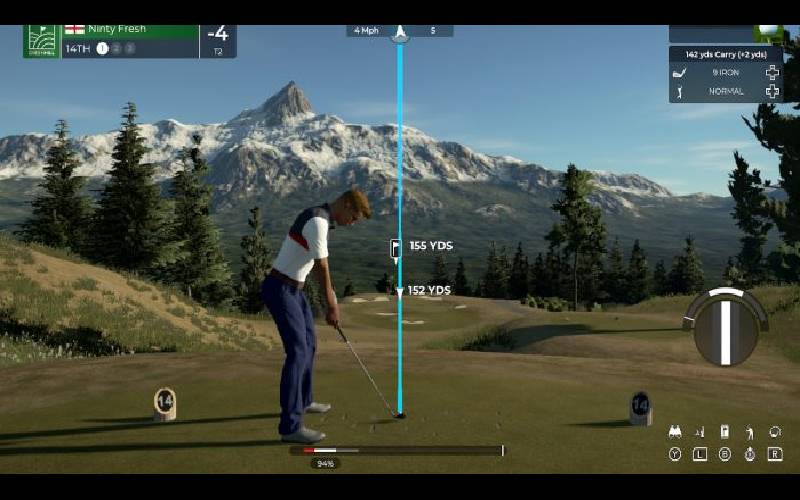Open the binoculars scout camera
The width and height of the screenshot is (800, 500).
(674, 432)
